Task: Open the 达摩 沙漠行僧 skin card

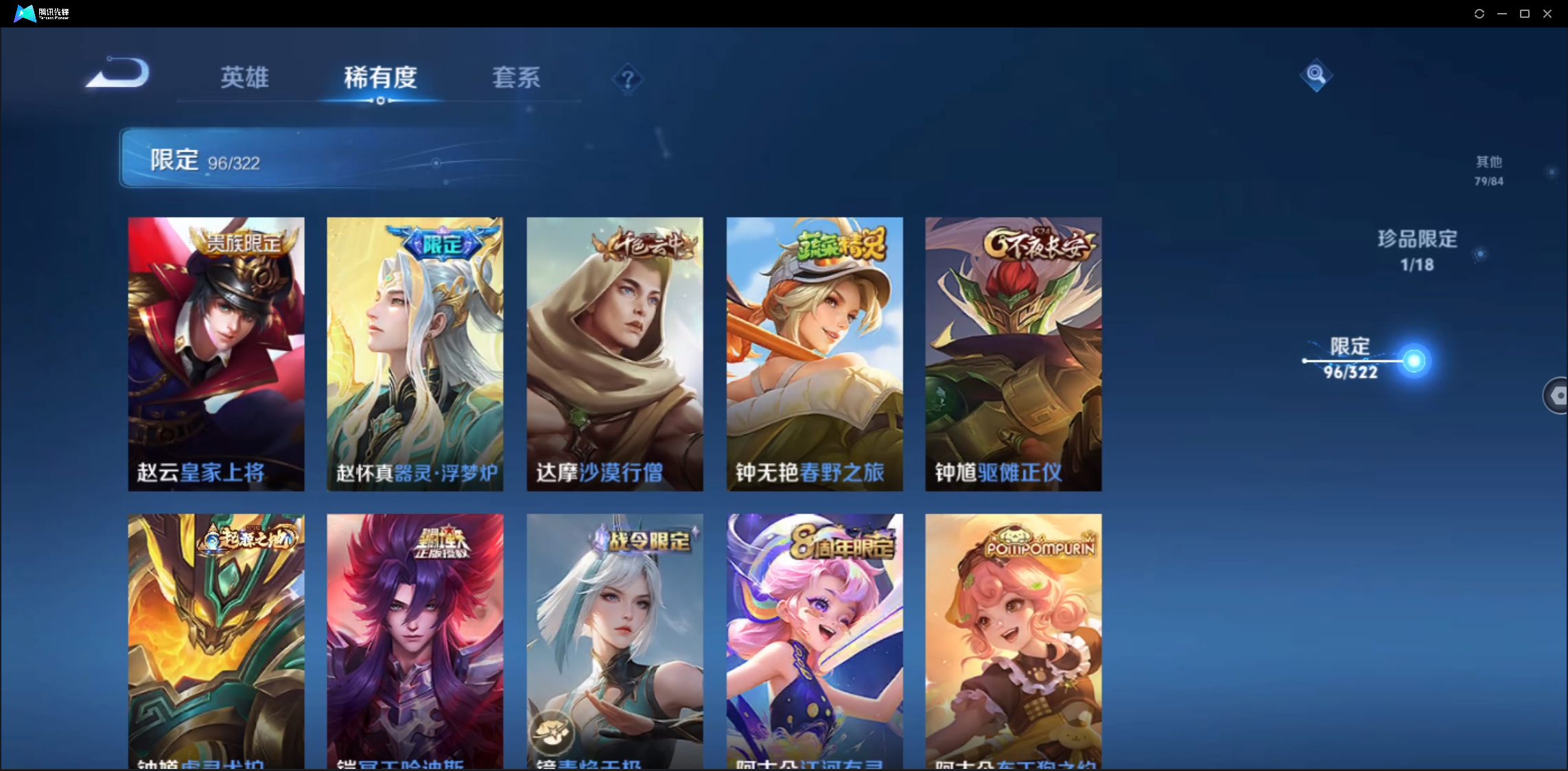Action: click(x=615, y=354)
